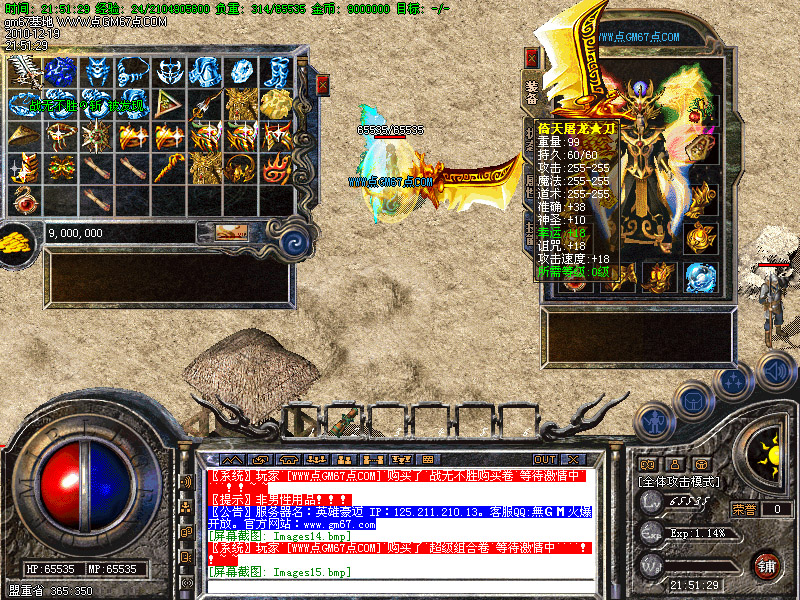
Task: Close the inventory bag window
Action: point(322,85)
